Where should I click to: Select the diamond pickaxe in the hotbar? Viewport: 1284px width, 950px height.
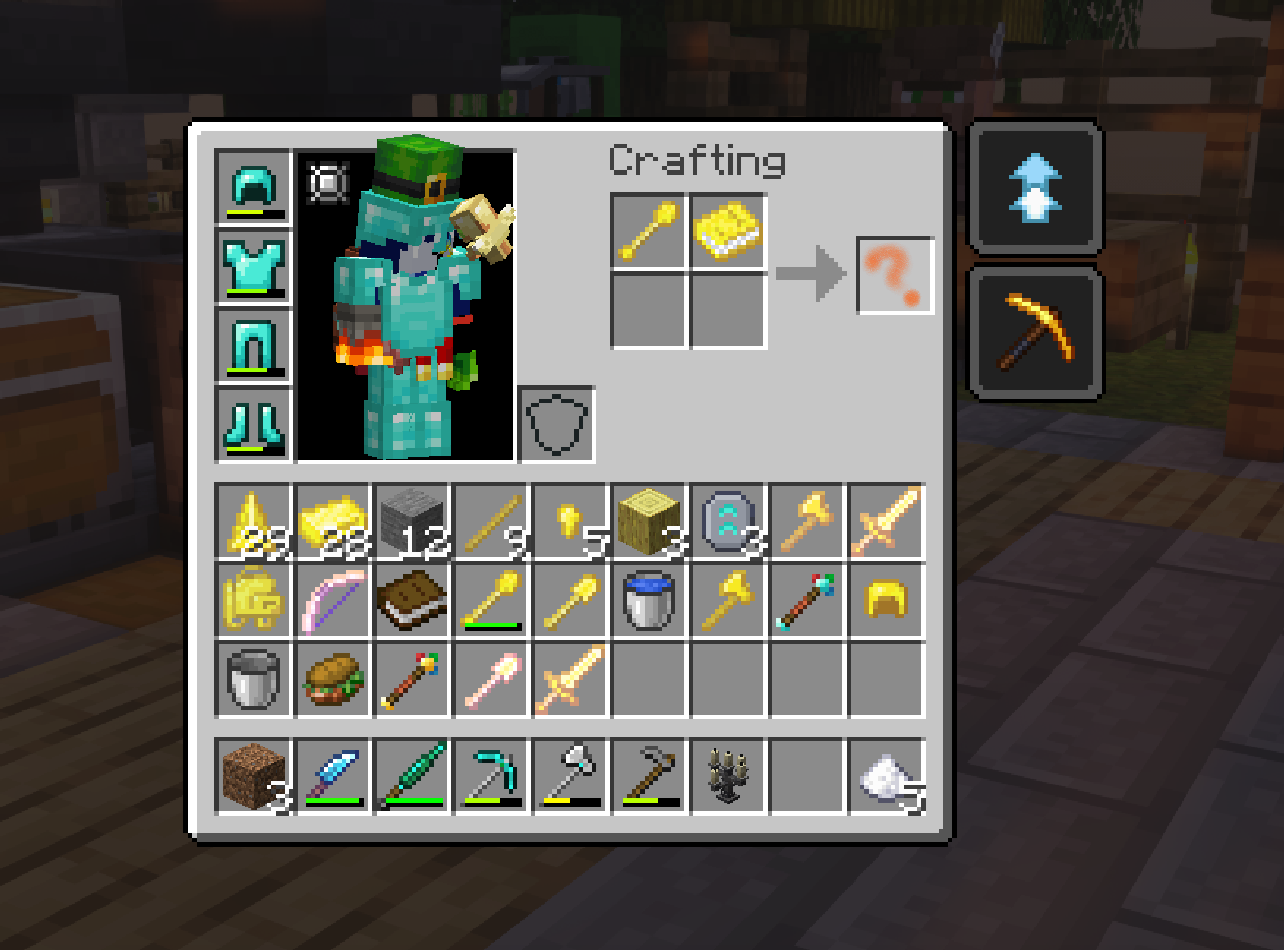[489, 776]
